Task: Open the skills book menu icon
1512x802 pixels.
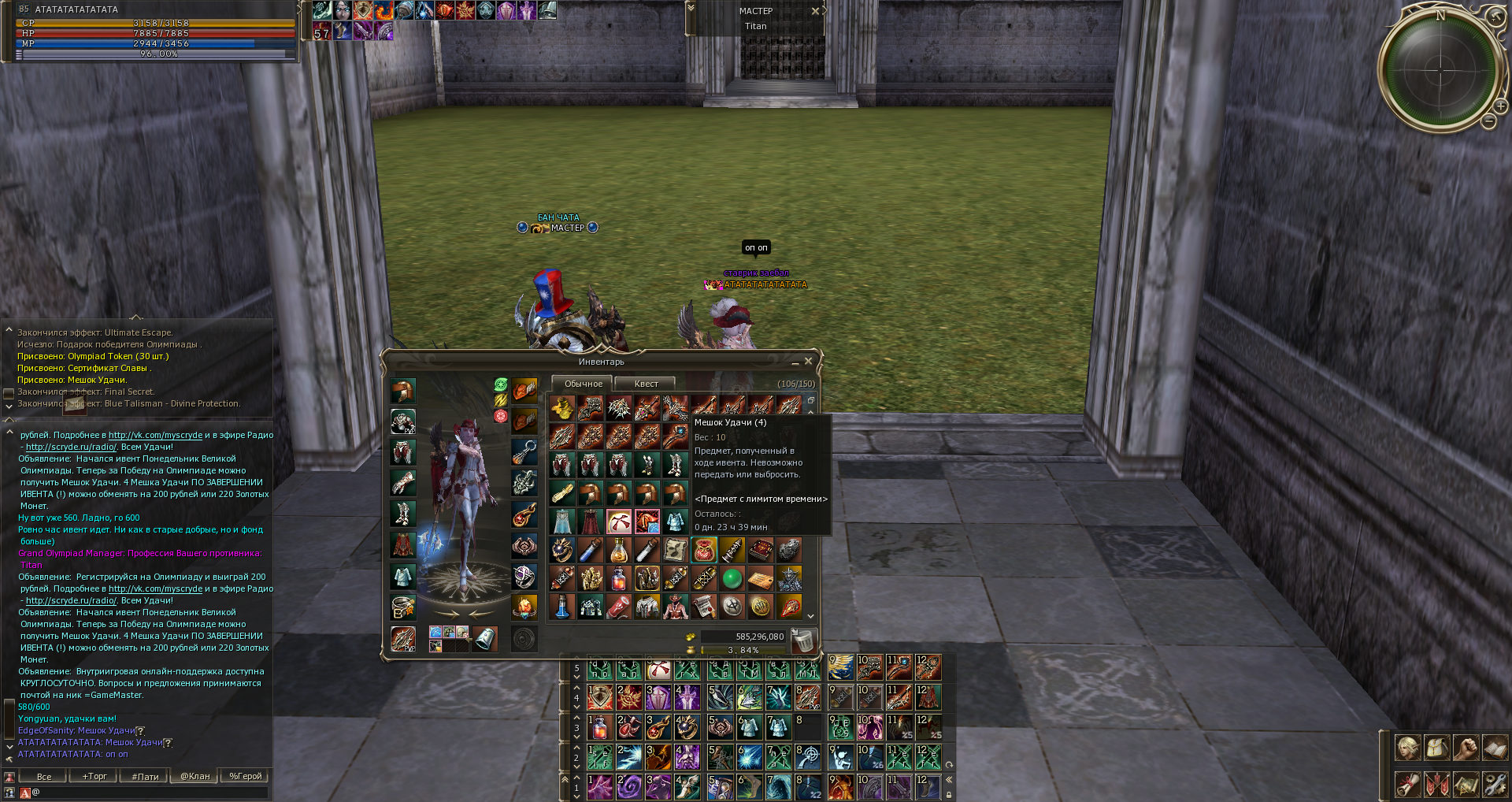Action: coord(1494,747)
